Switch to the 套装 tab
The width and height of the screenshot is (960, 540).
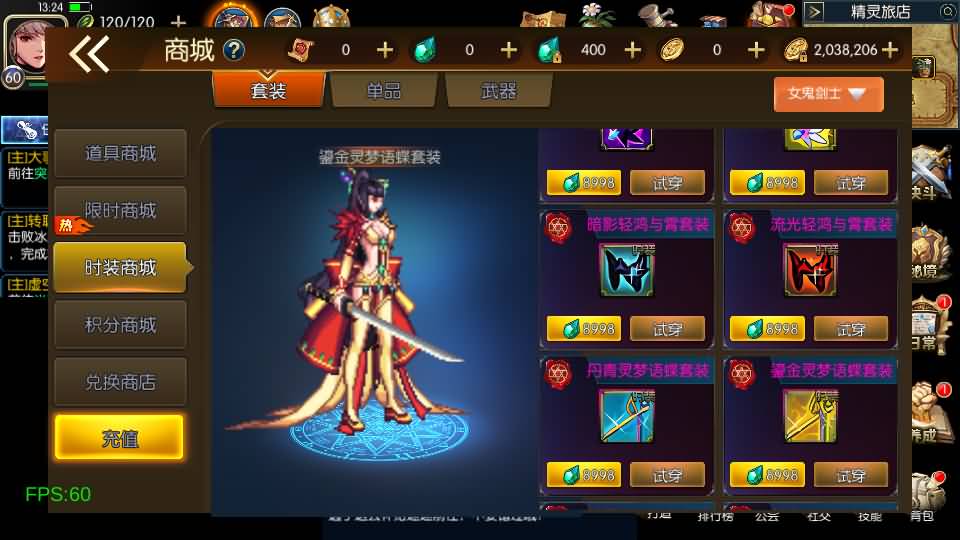[x=268, y=91]
